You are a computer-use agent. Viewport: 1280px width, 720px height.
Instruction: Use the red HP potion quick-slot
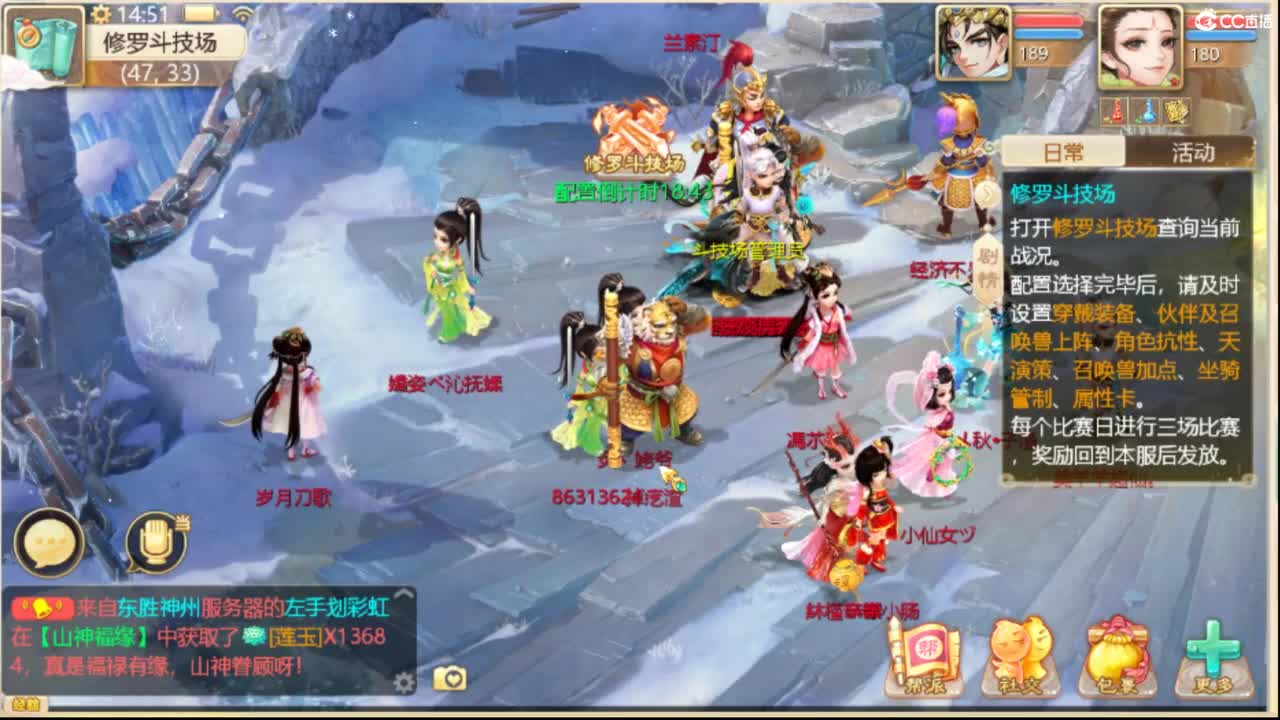(1113, 112)
